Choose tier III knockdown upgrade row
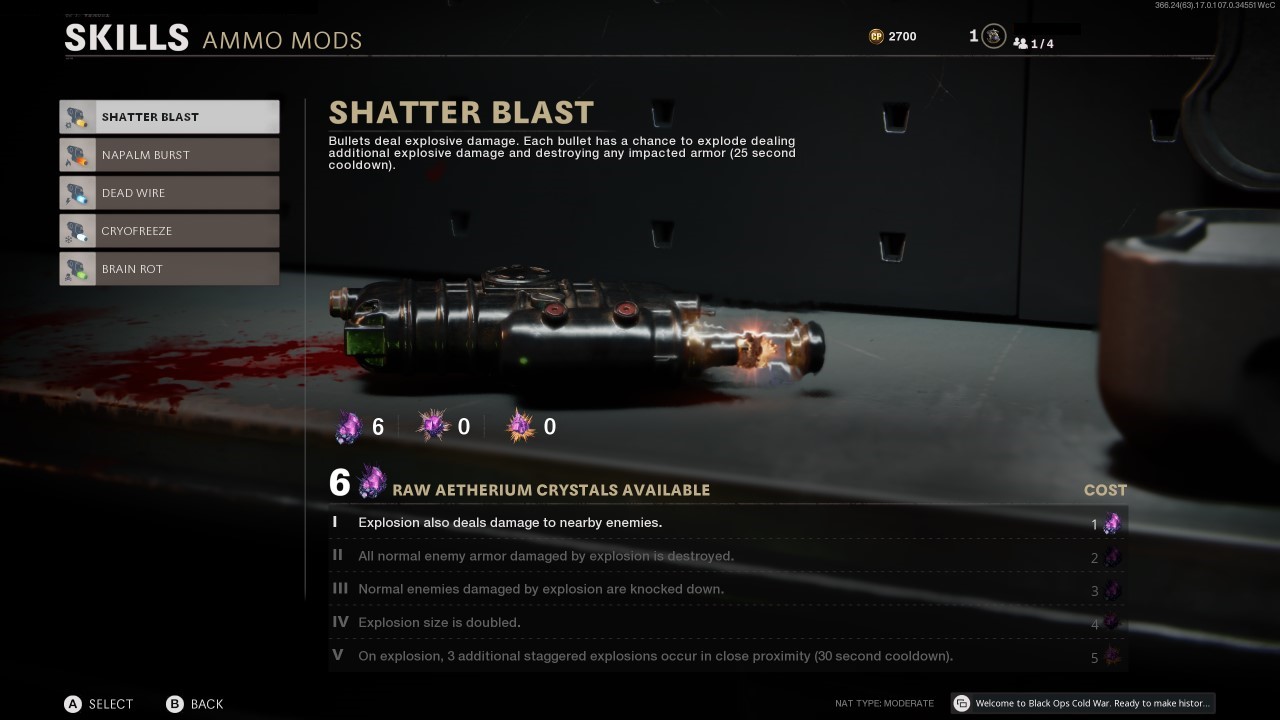Image resolution: width=1280 pixels, height=720 pixels. [600, 589]
